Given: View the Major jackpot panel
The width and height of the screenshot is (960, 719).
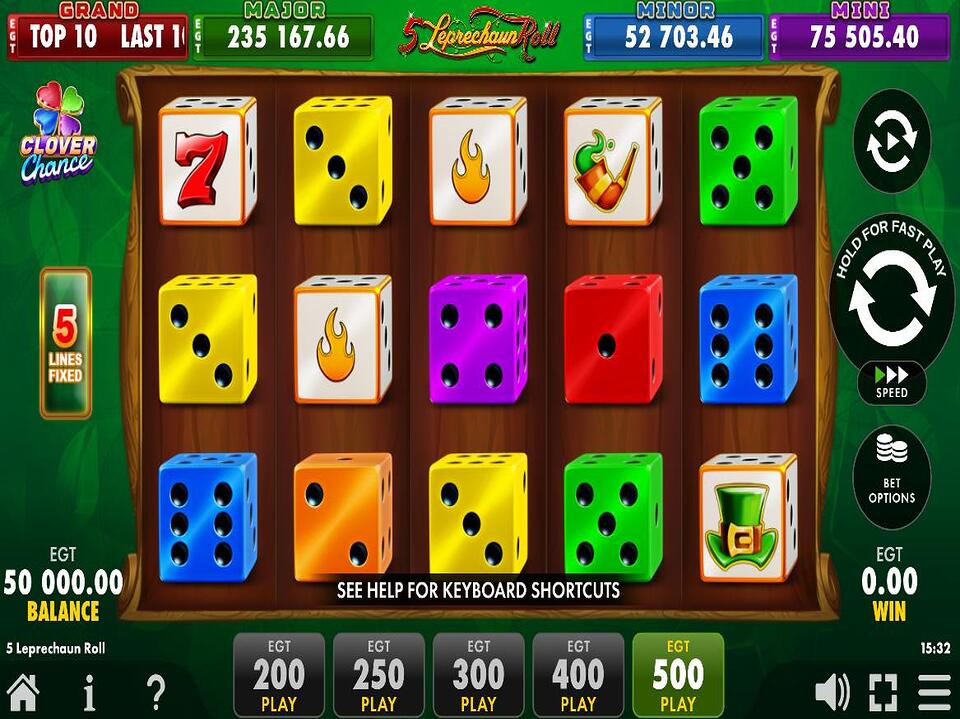Looking at the screenshot, I should click(283, 36).
